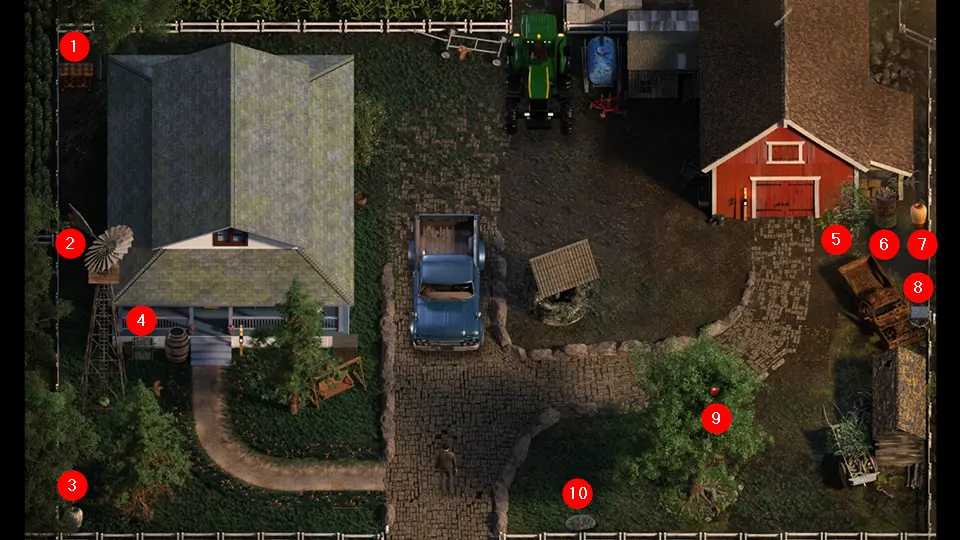This screenshot has height=540, width=960.
Task: Activate the number 10 marker
Action: [x=577, y=493]
